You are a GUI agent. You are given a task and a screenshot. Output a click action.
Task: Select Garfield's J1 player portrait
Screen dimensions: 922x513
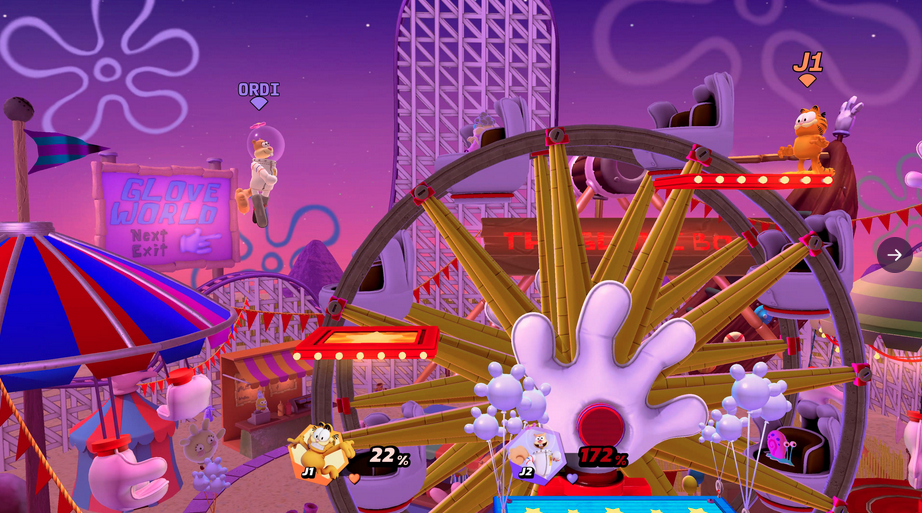click(321, 452)
